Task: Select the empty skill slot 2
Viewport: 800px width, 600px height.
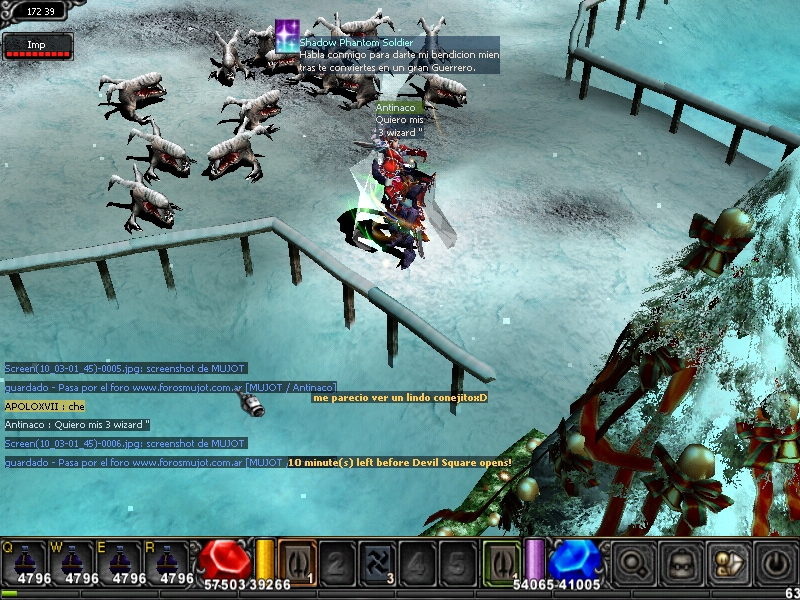Action: click(337, 561)
